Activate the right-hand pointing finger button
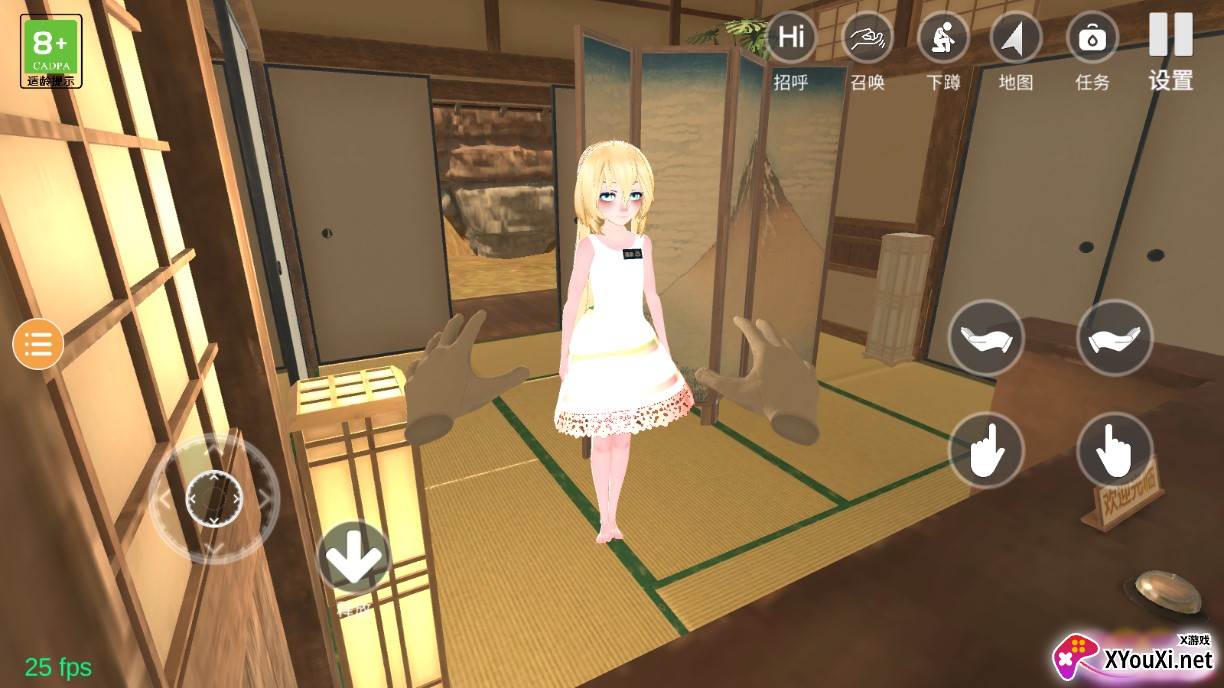Image resolution: width=1224 pixels, height=688 pixels. coord(1115,451)
